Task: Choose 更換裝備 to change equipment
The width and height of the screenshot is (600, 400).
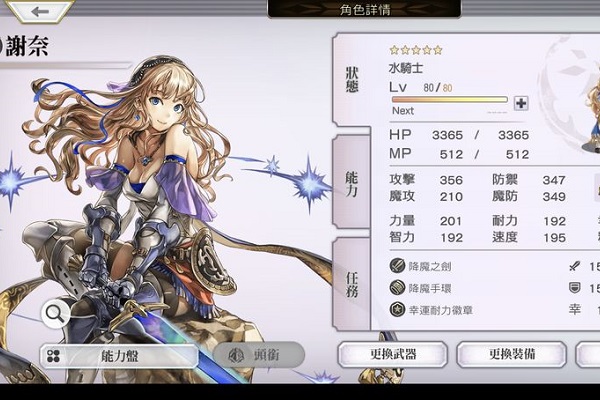Action: coord(511,355)
